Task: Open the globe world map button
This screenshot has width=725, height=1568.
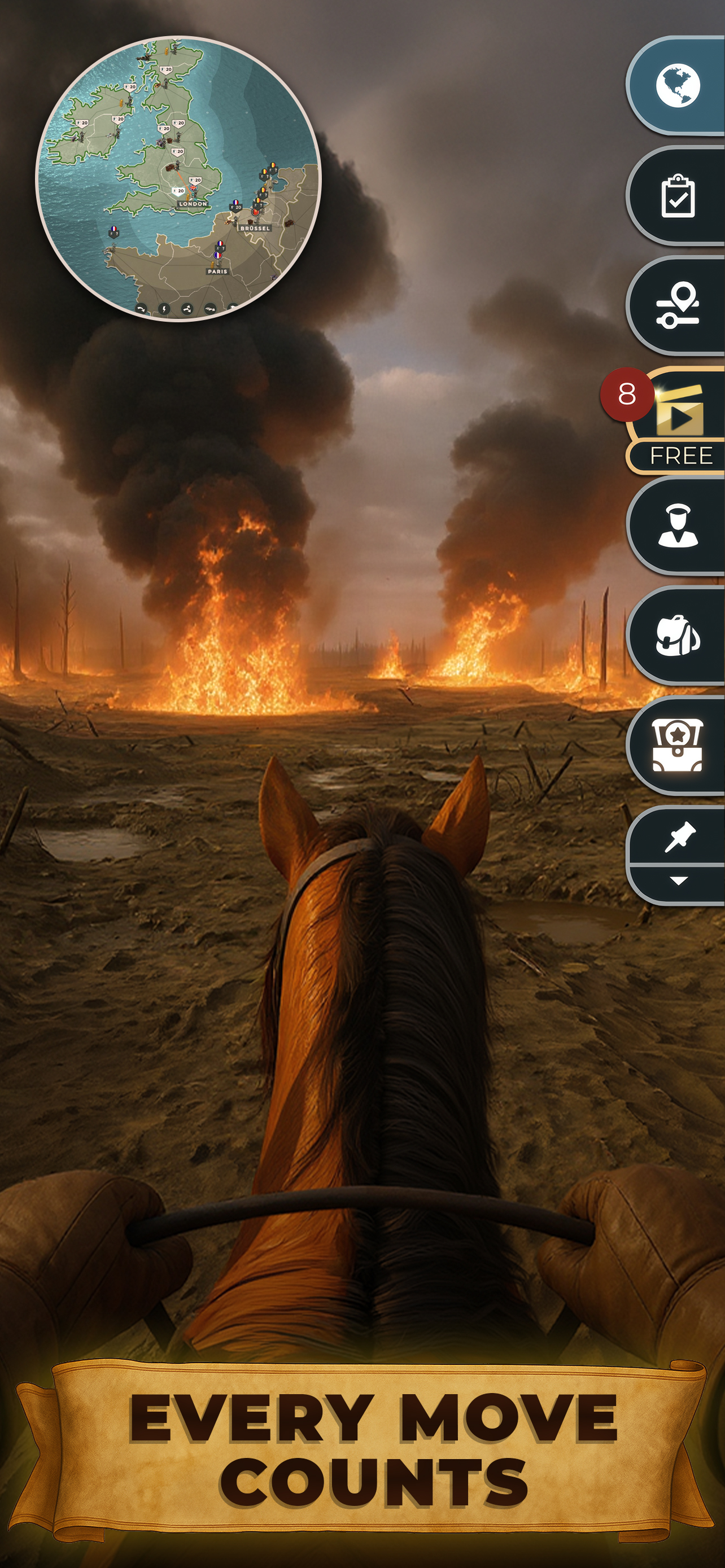Action: pyautogui.click(x=678, y=86)
